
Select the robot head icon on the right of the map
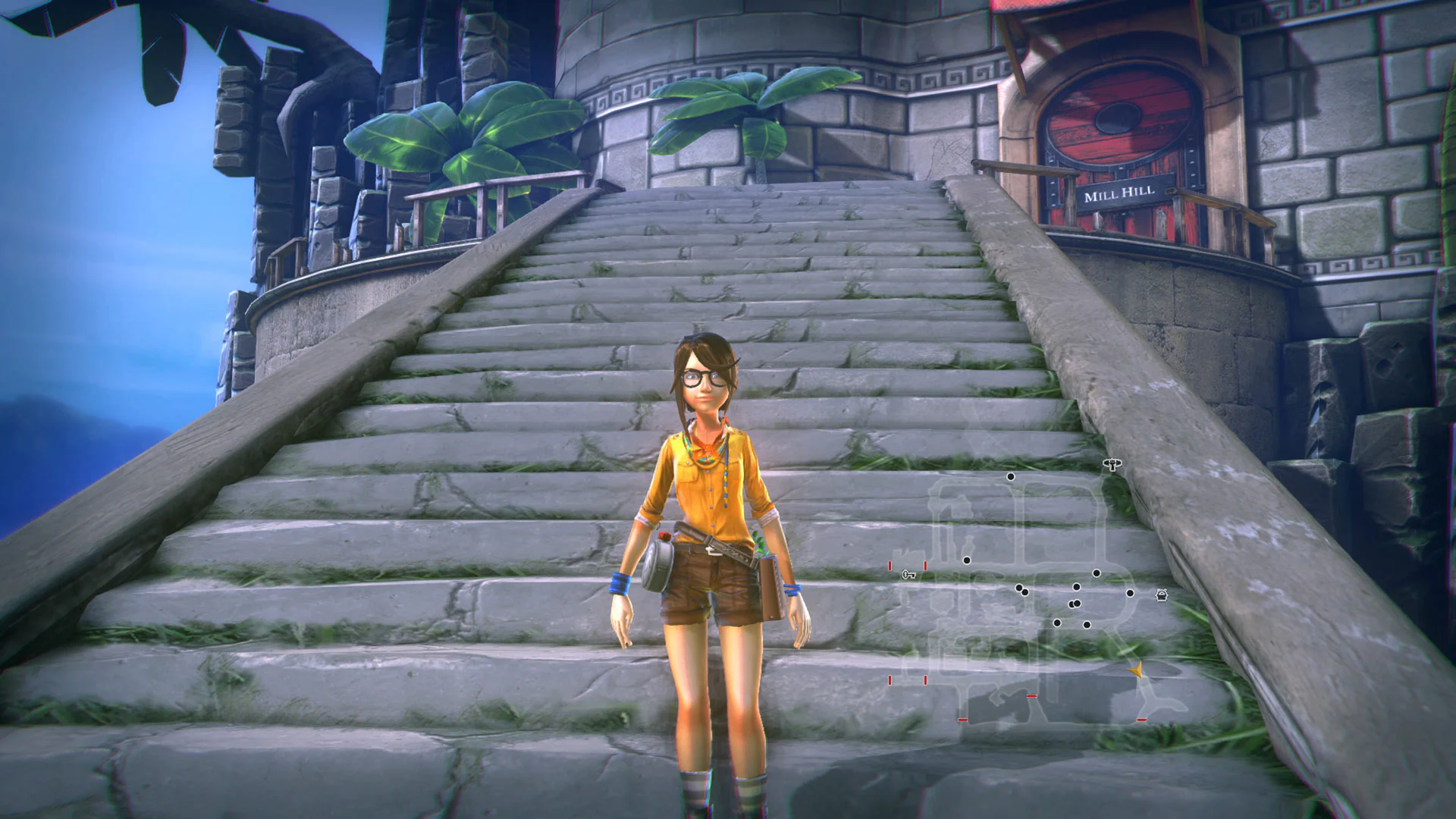click(1161, 595)
